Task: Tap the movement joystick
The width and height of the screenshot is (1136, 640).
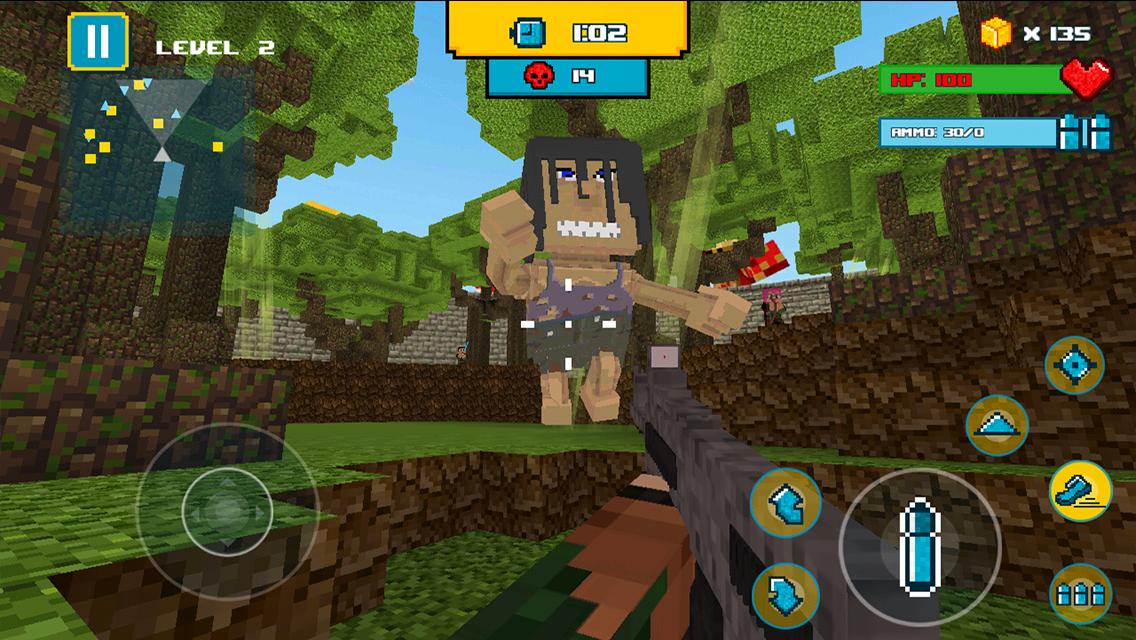Action: pyautogui.click(x=227, y=510)
